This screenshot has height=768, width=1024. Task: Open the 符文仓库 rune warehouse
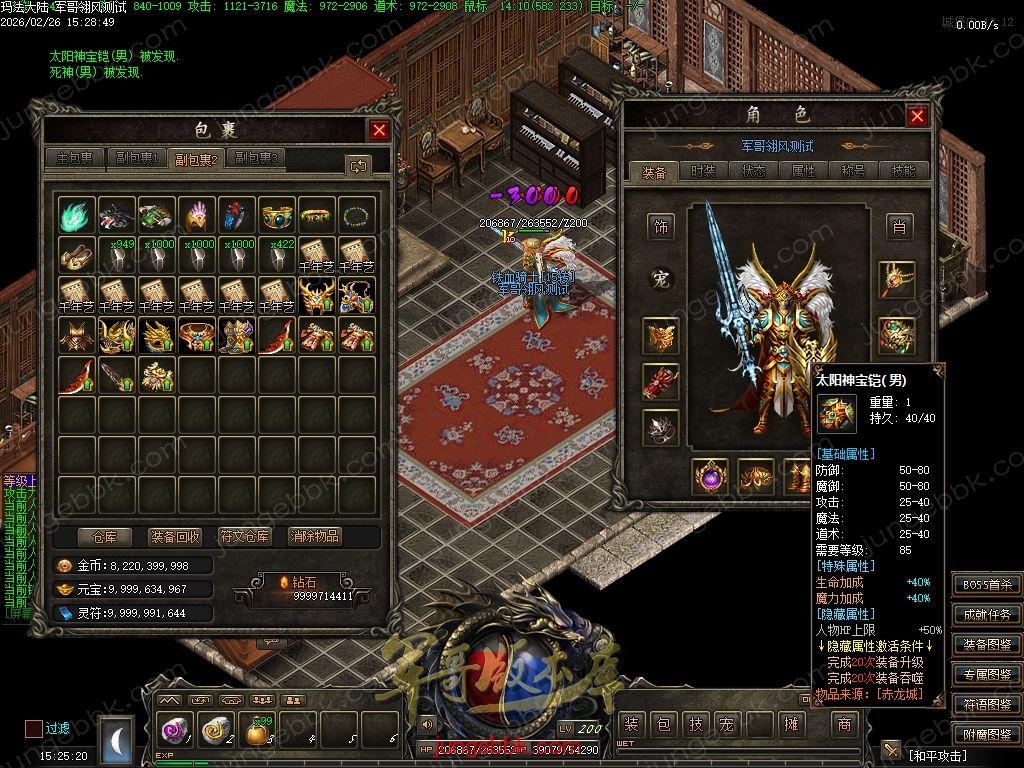(245, 536)
